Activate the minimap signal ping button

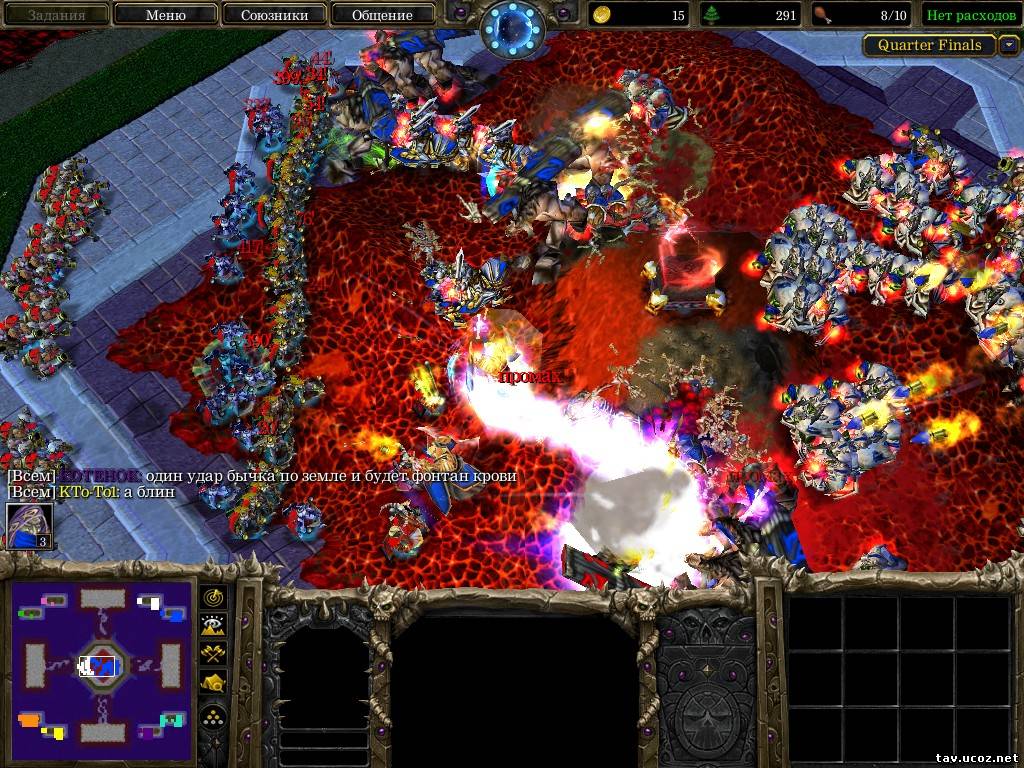click(x=214, y=597)
